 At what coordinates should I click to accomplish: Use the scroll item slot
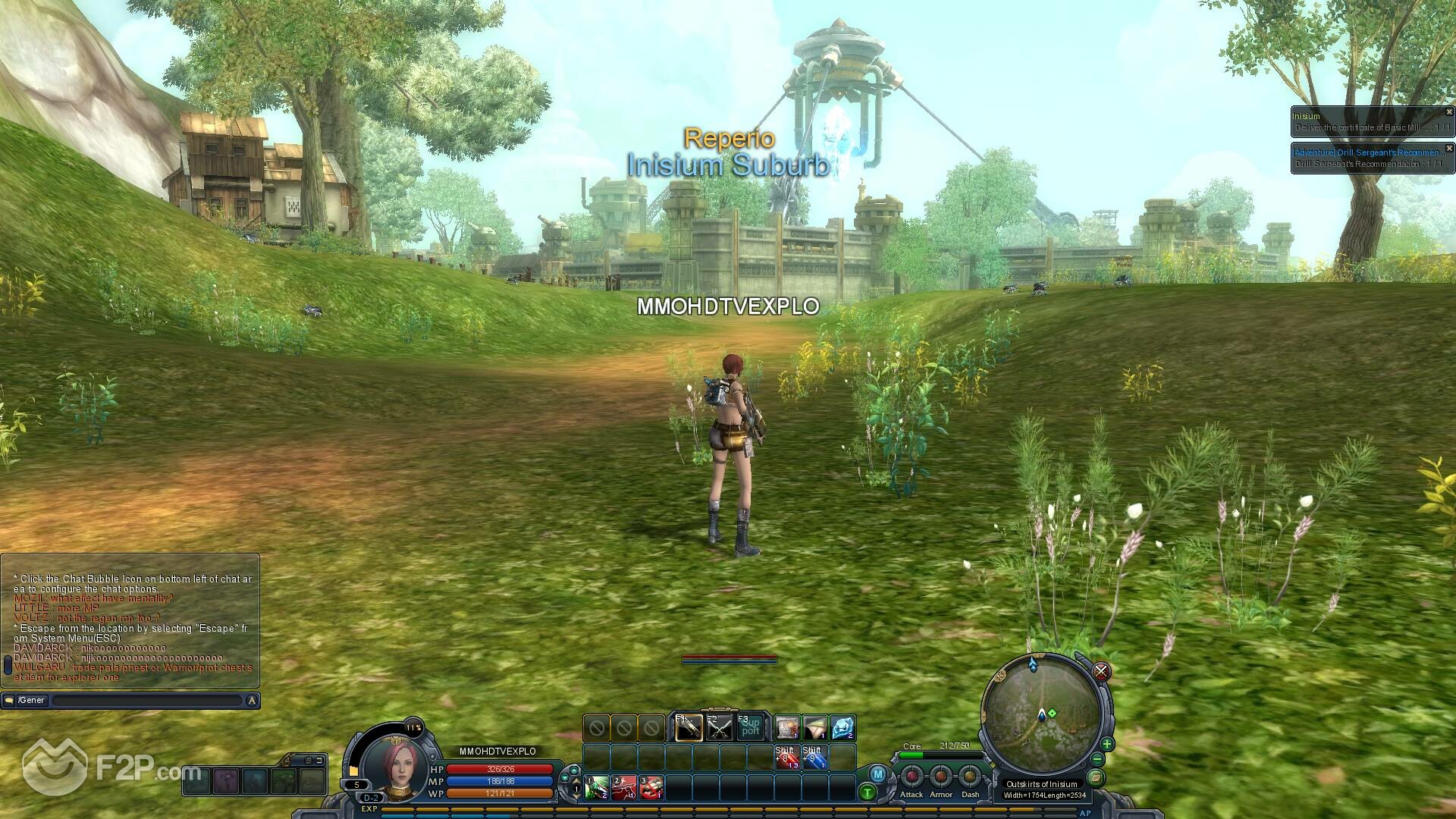point(787,728)
